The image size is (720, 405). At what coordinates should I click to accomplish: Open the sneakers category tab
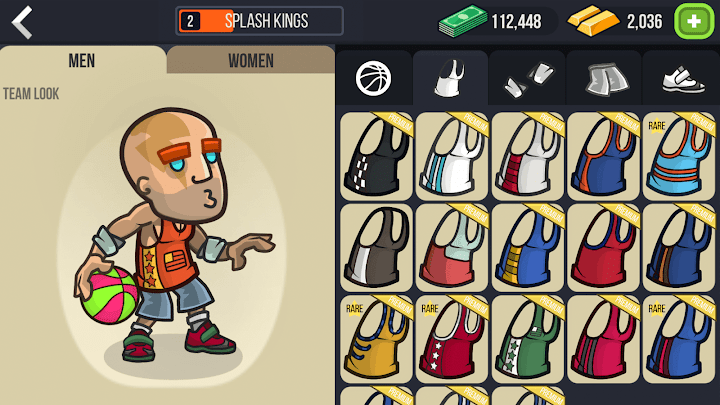[x=680, y=78]
